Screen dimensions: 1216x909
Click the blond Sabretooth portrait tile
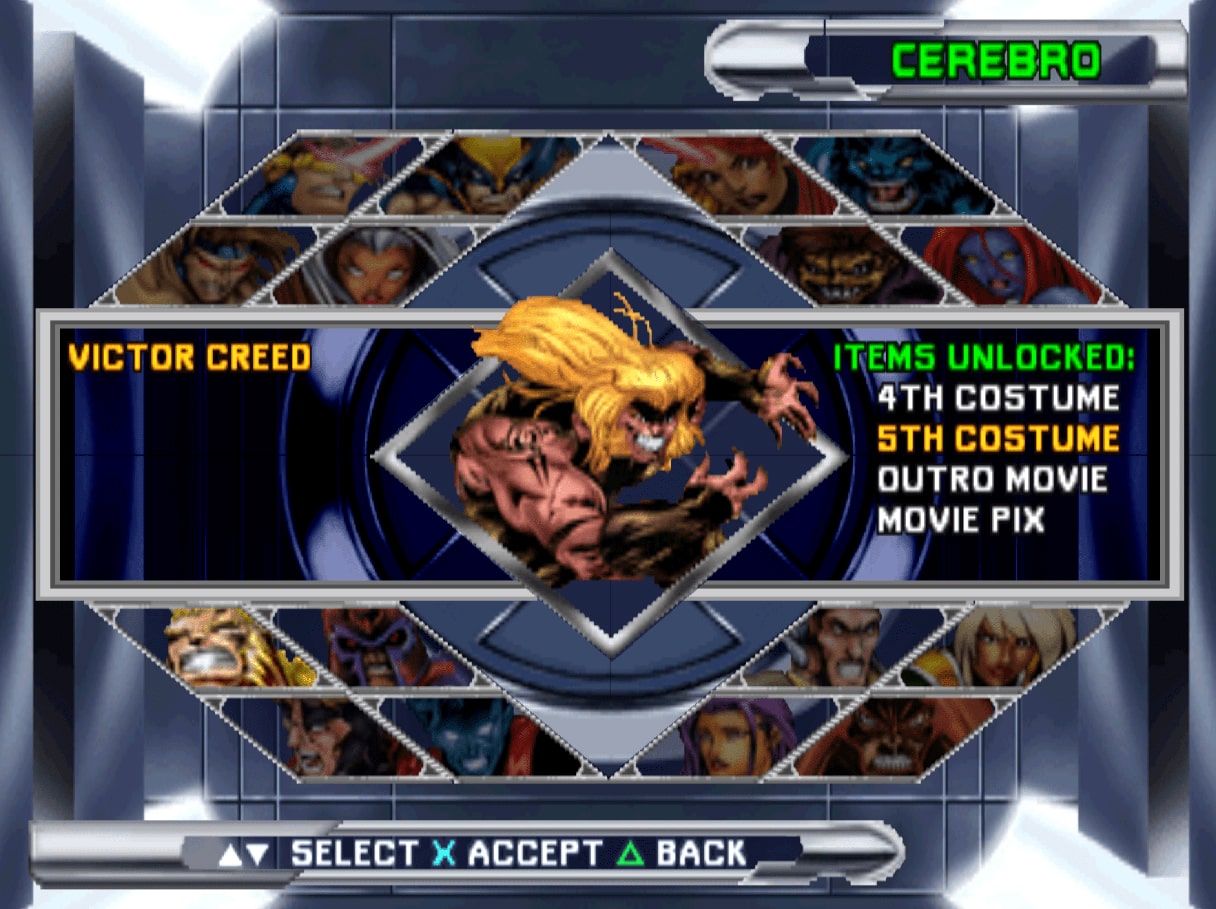tap(215, 645)
